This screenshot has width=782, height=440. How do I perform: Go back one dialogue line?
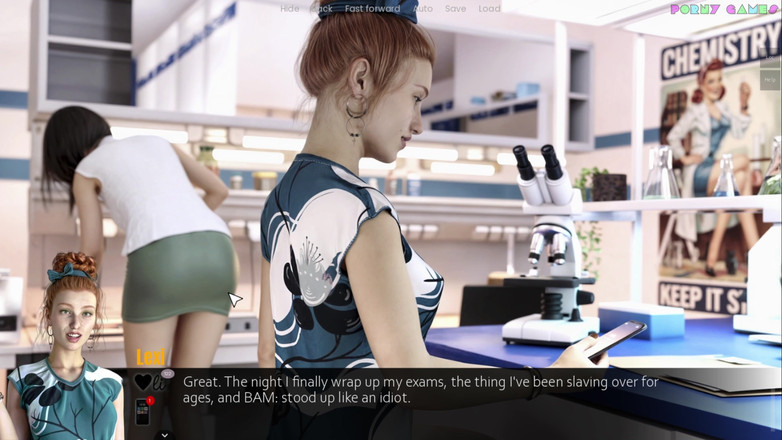(322, 9)
